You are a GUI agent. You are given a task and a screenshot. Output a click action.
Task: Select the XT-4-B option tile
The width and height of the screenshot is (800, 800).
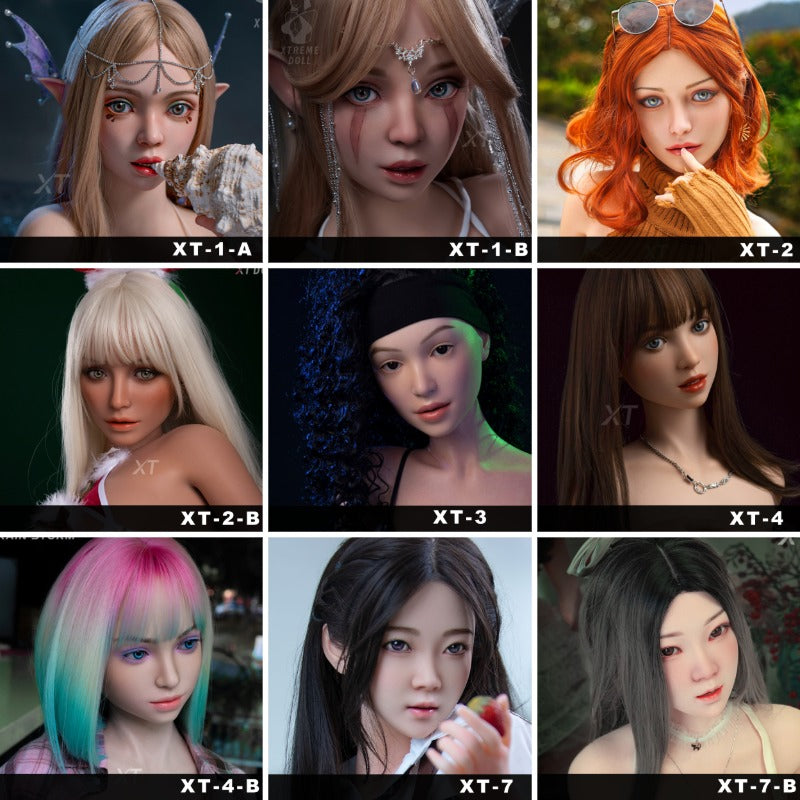click(131, 668)
